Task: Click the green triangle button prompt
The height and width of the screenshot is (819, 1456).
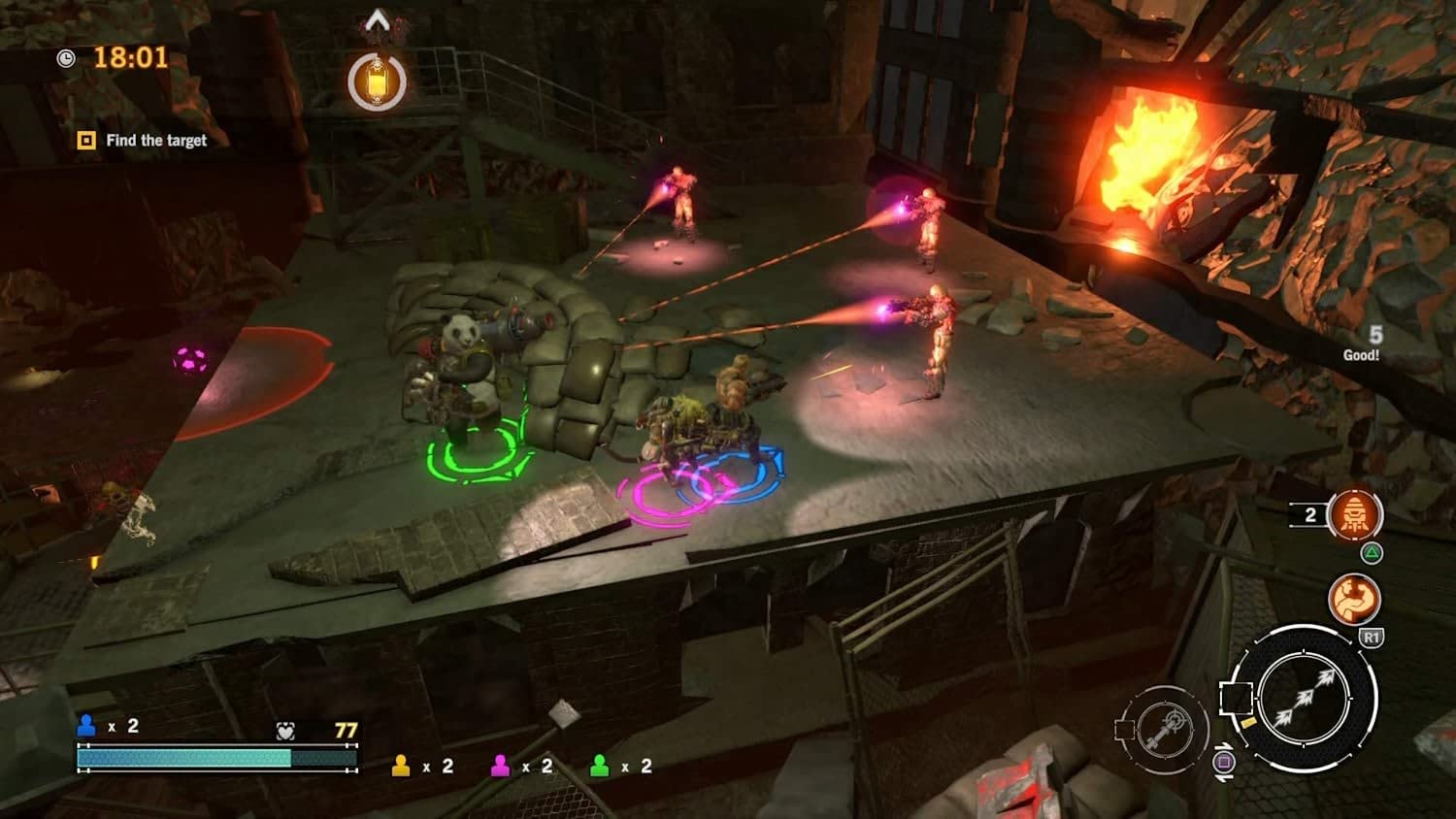Action: pyautogui.click(x=1372, y=551)
